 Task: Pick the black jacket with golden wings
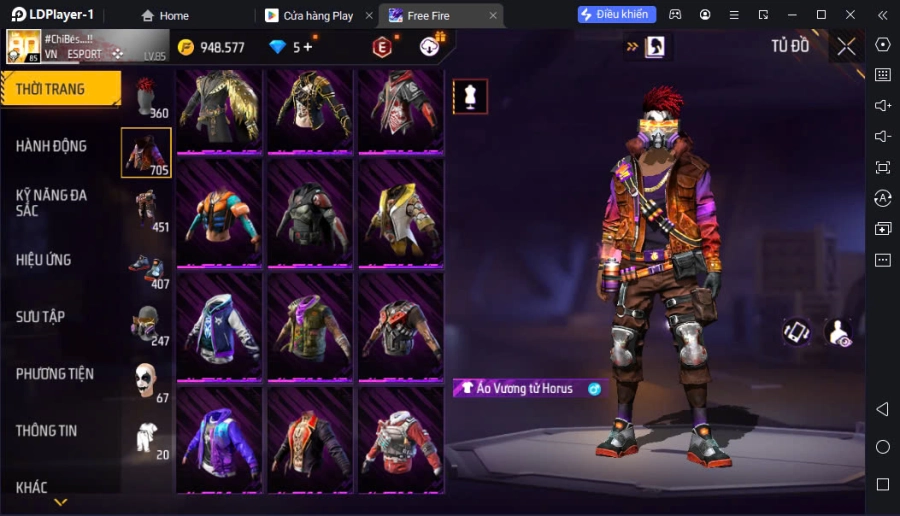[x=220, y=108]
